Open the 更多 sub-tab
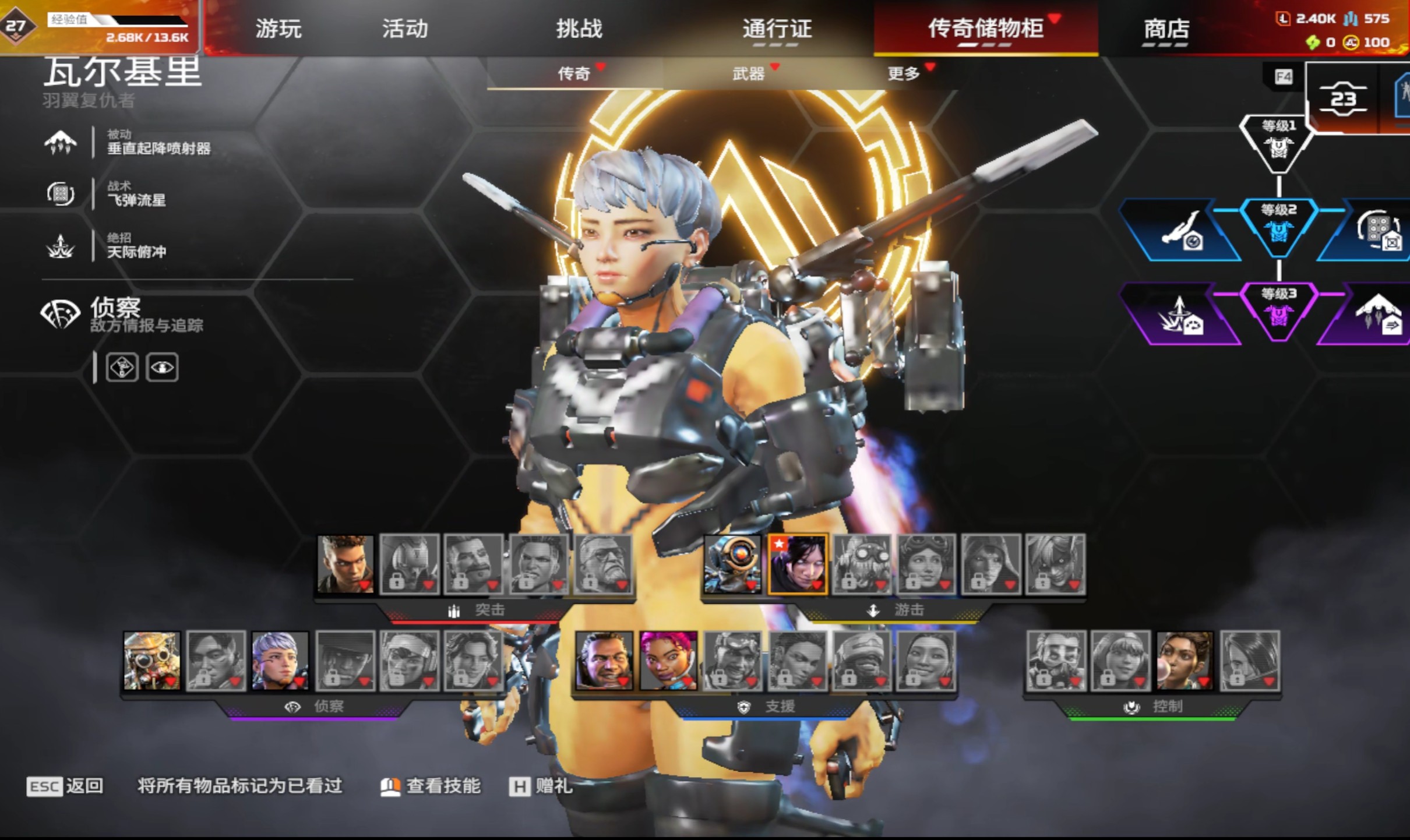 [x=904, y=74]
